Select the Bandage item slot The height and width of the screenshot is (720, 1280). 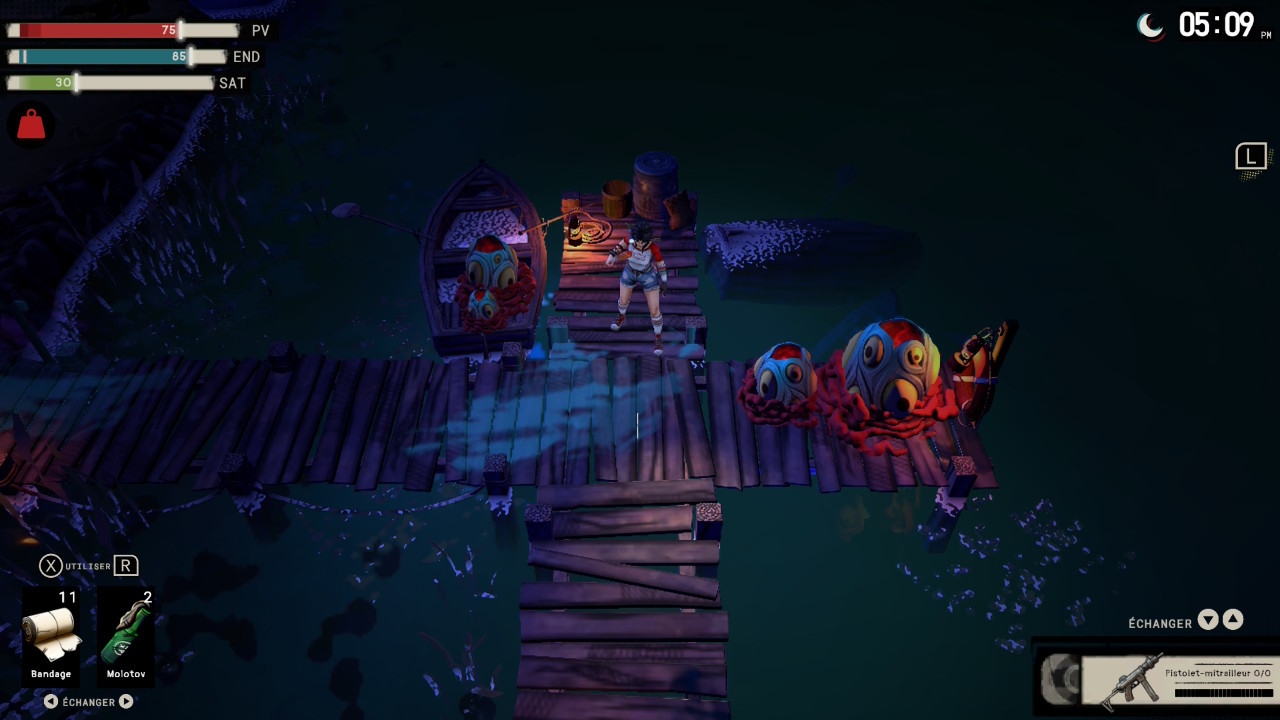[51, 637]
